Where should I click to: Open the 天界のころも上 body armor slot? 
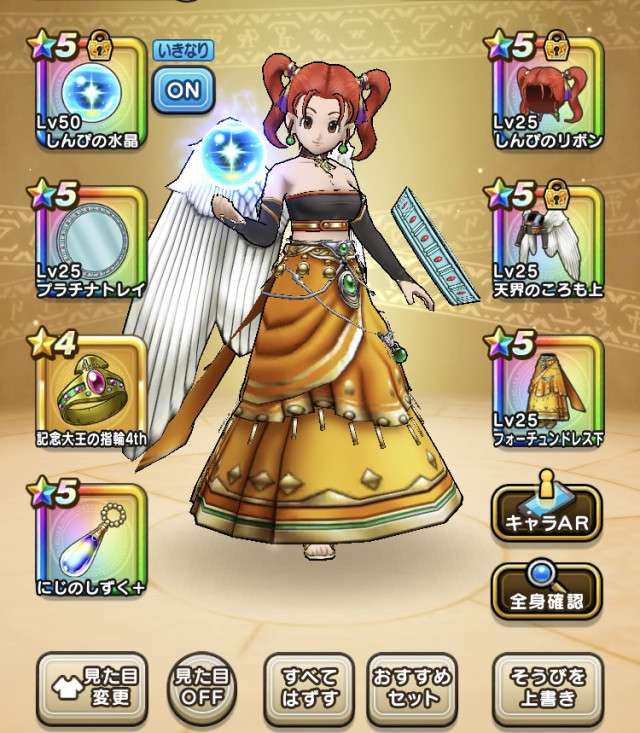pos(548,240)
